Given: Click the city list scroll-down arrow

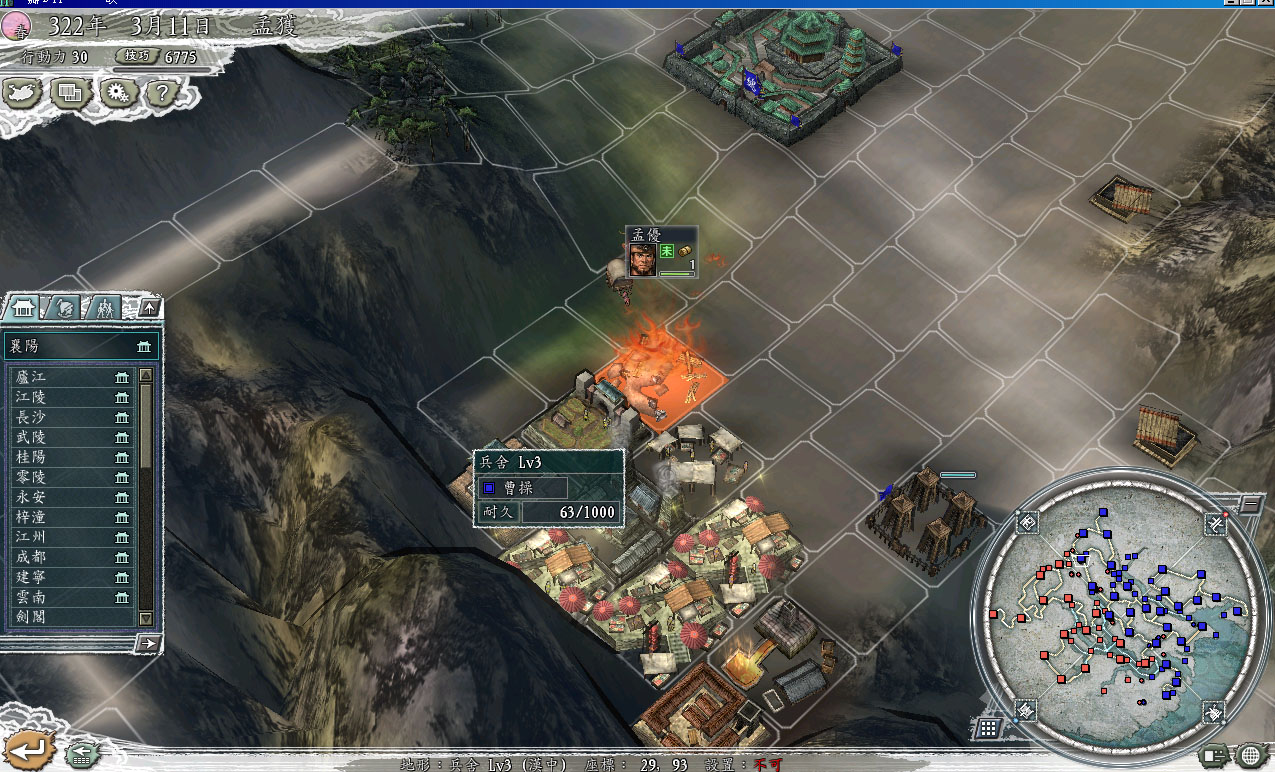Looking at the screenshot, I should pos(146,619).
